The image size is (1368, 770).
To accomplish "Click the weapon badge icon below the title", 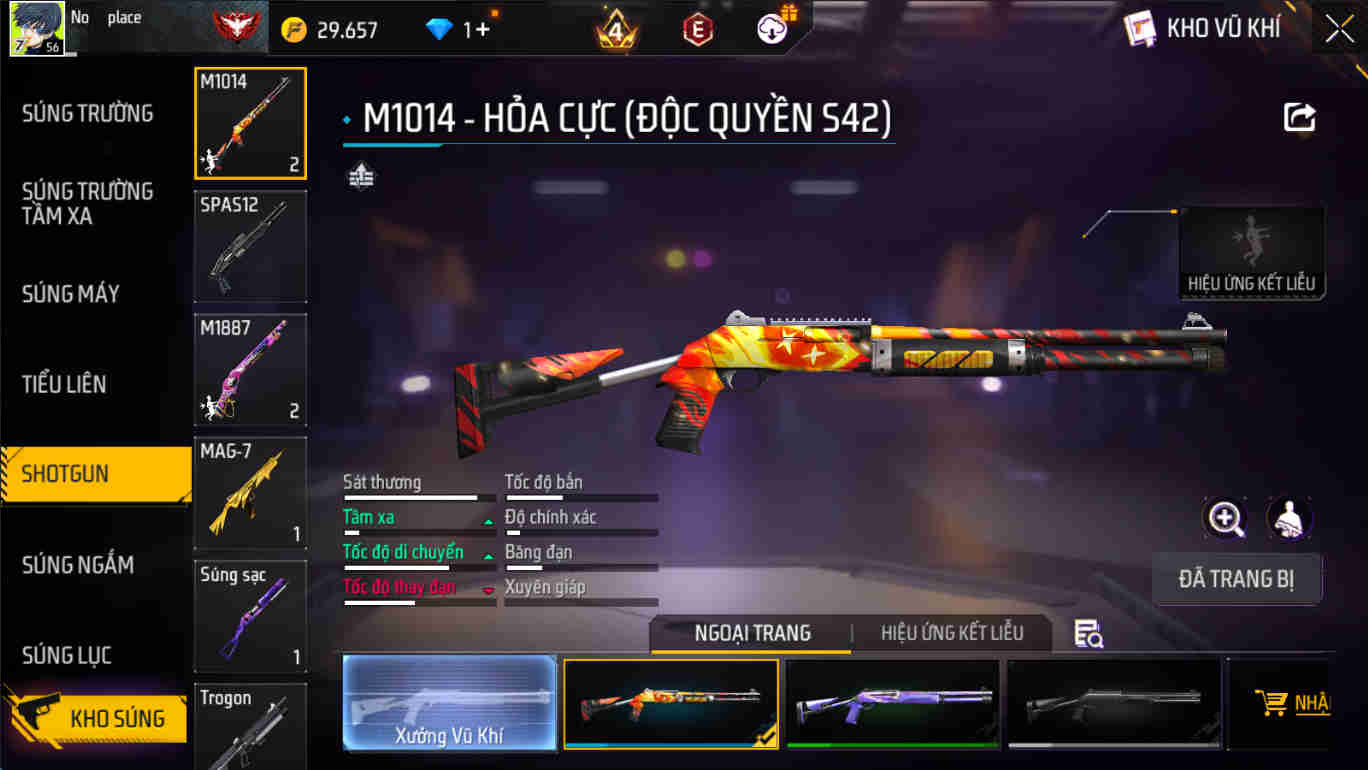I will click(361, 175).
